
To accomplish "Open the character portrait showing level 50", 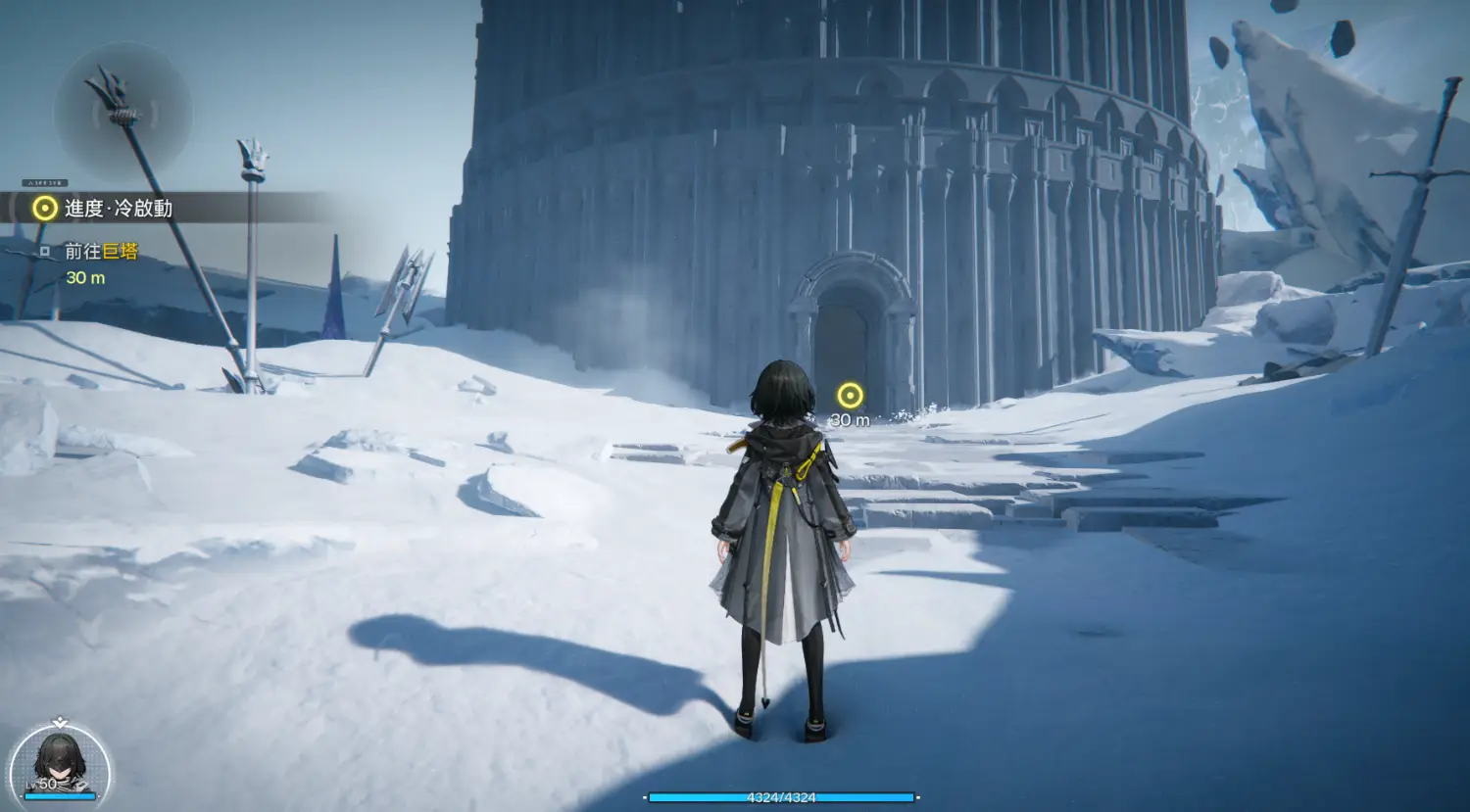I will click(x=60, y=765).
